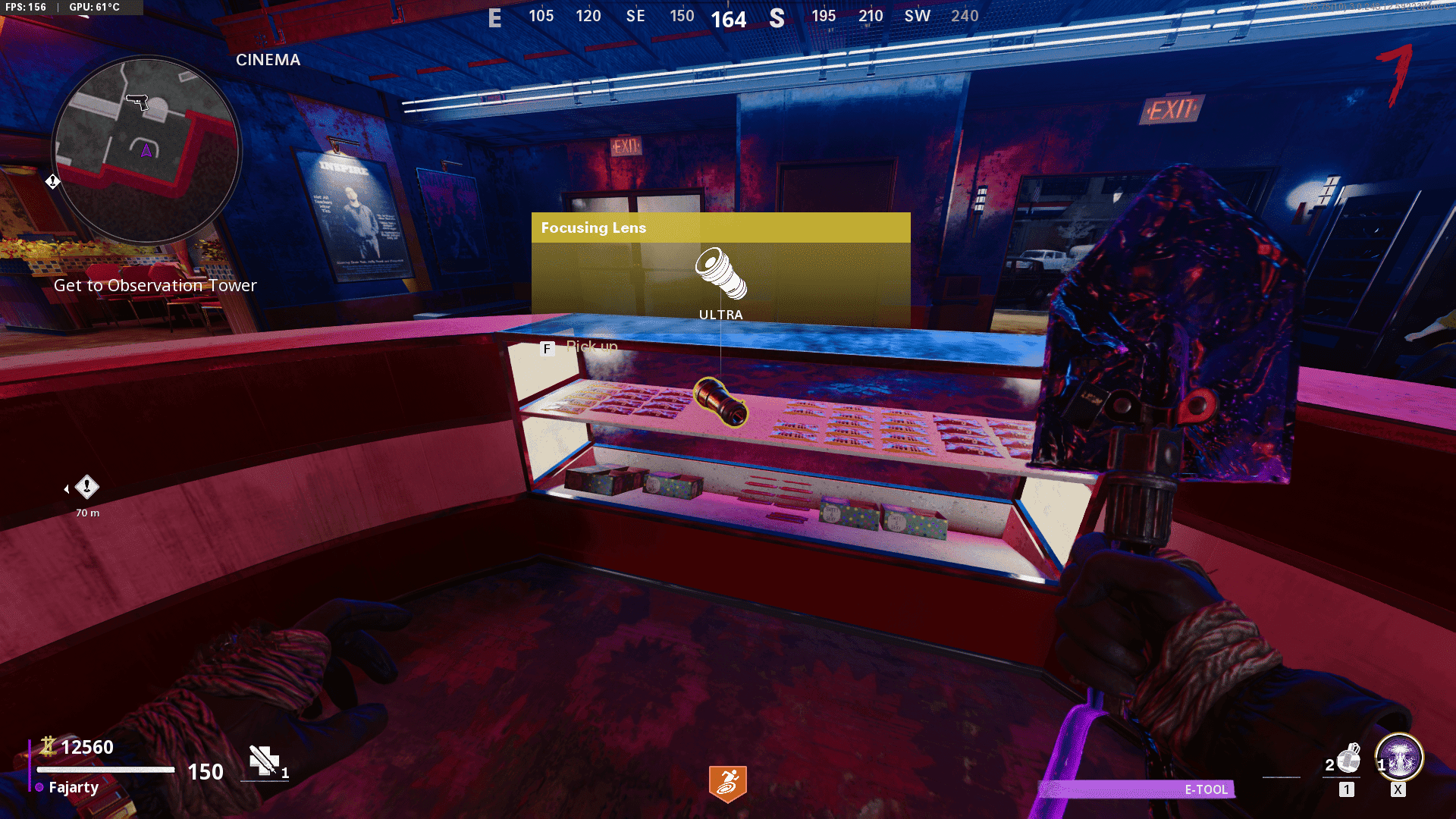The image size is (1456, 819).
Task: Click the CINEMA location label
Action: (267, 60)
